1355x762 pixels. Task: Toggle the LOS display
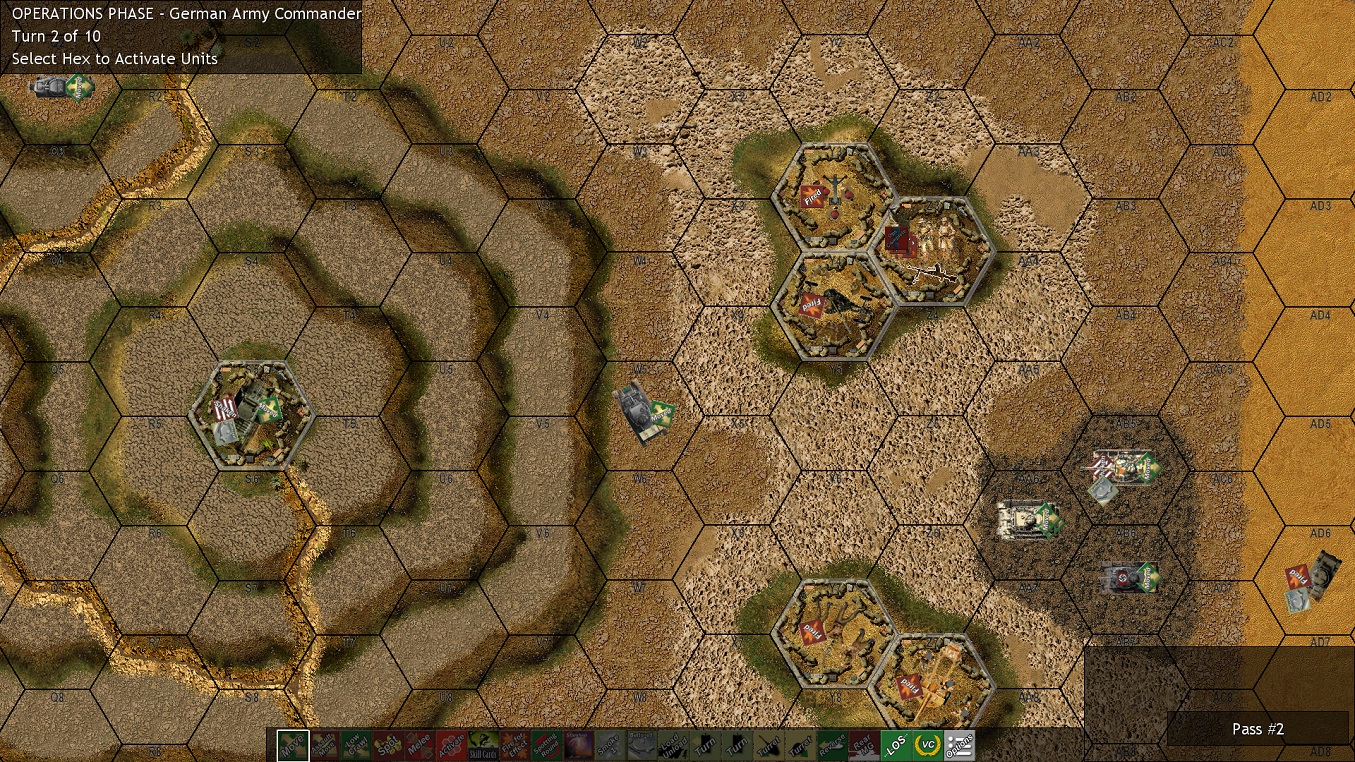895,745
